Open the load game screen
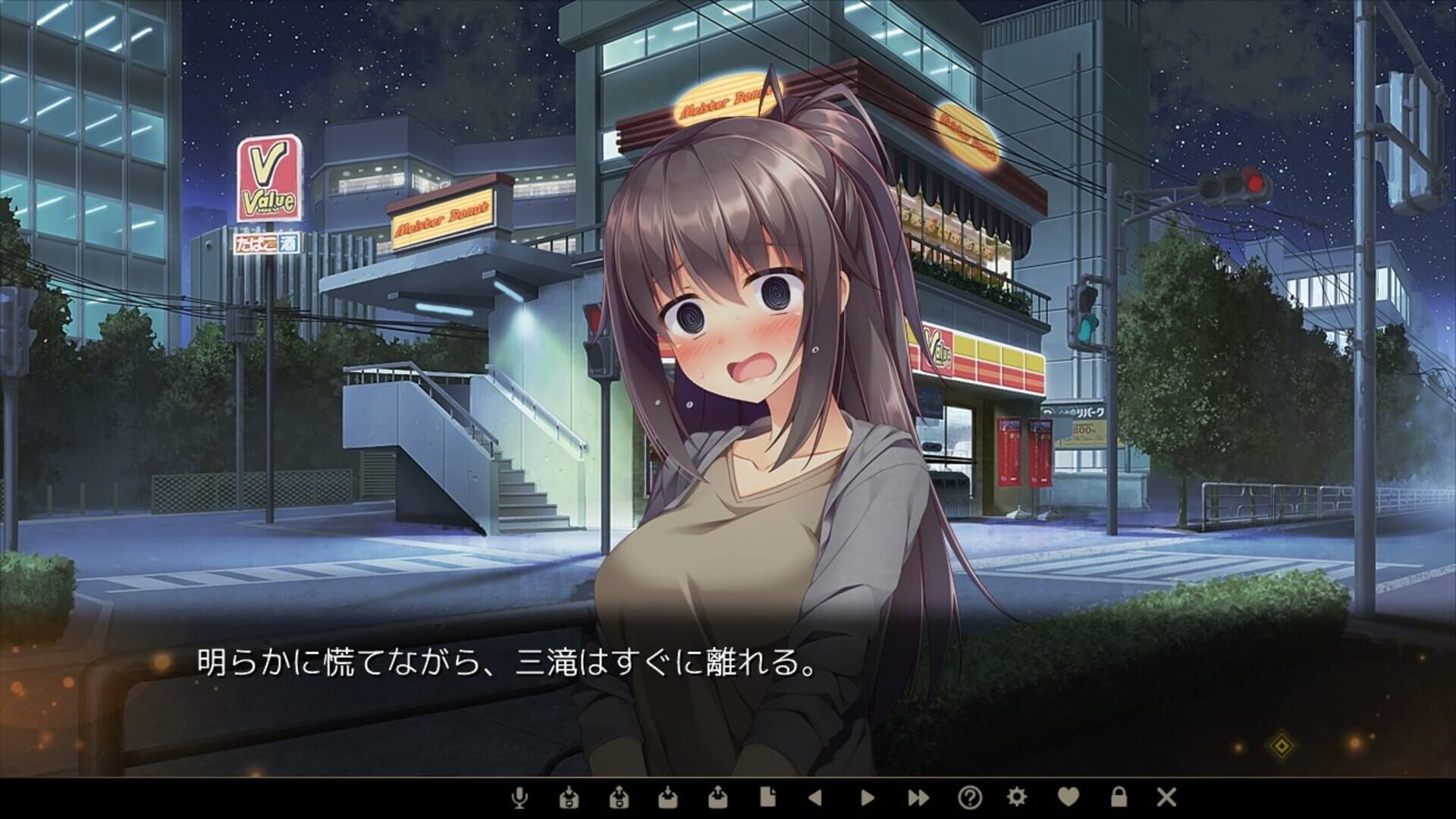 [670, 796]
